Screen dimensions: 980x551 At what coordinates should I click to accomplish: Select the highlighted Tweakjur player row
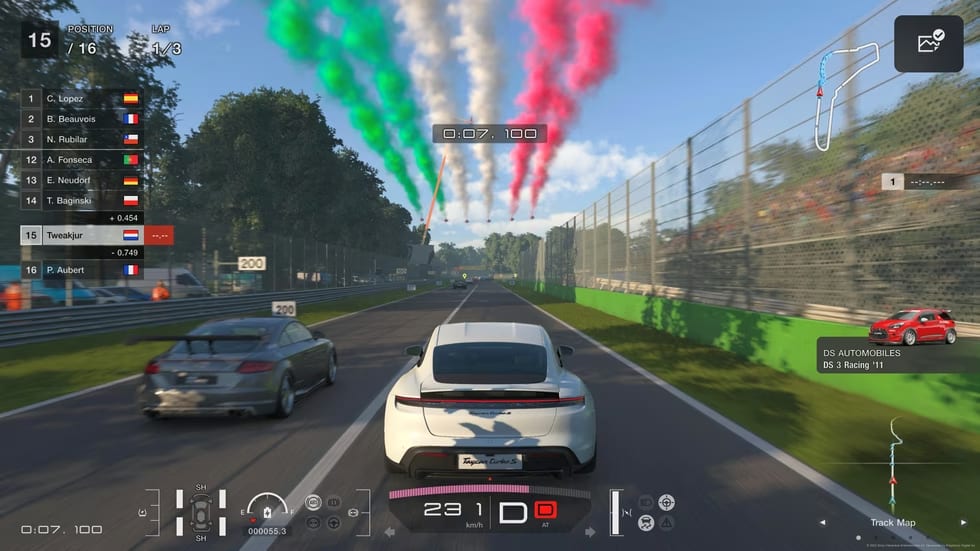pos(82,235)
